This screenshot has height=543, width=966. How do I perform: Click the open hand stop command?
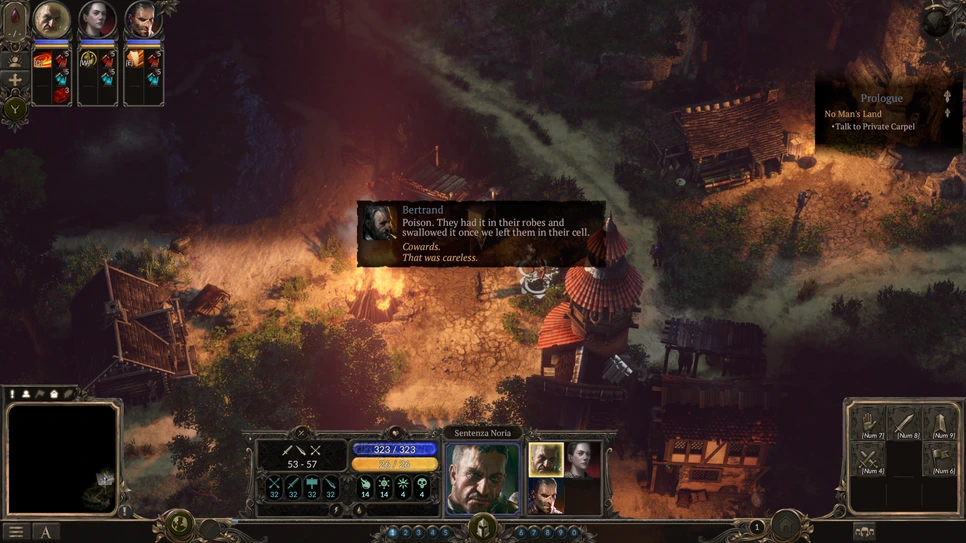[871, 422]
